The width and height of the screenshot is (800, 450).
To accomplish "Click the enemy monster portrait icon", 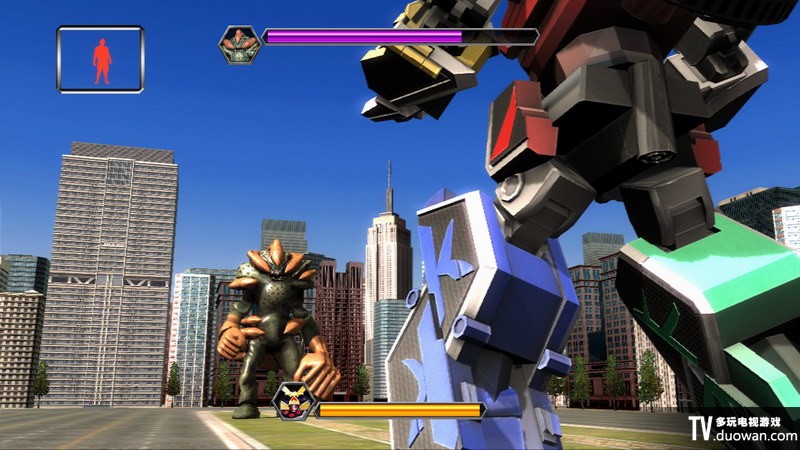I will 239,44.
